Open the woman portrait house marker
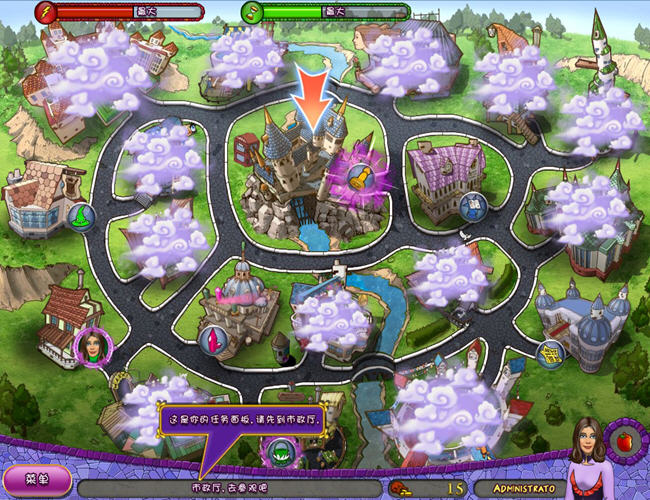 [x=88, y=347]
